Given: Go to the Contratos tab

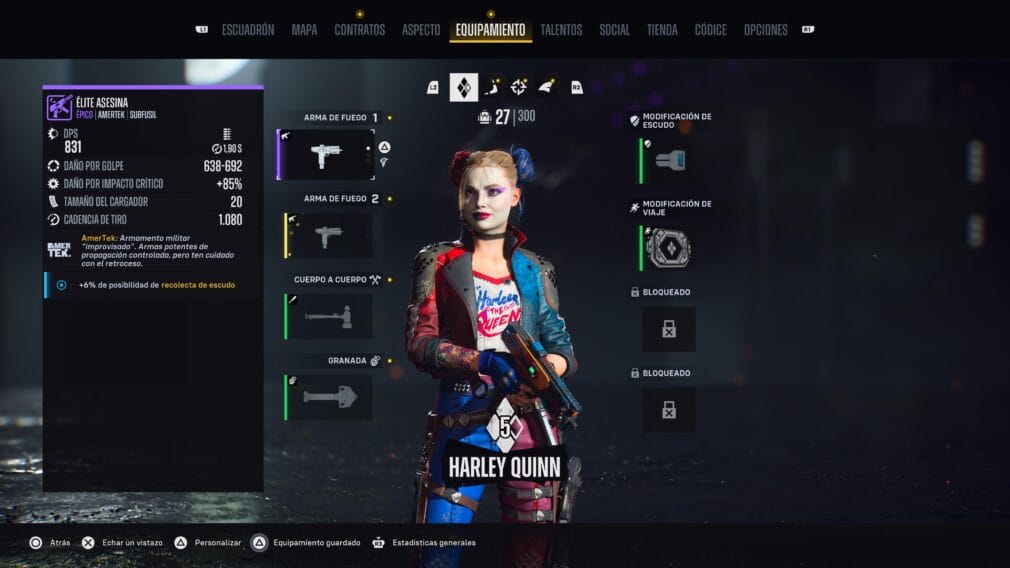Looking at the screenshot, I should [359, 30].
